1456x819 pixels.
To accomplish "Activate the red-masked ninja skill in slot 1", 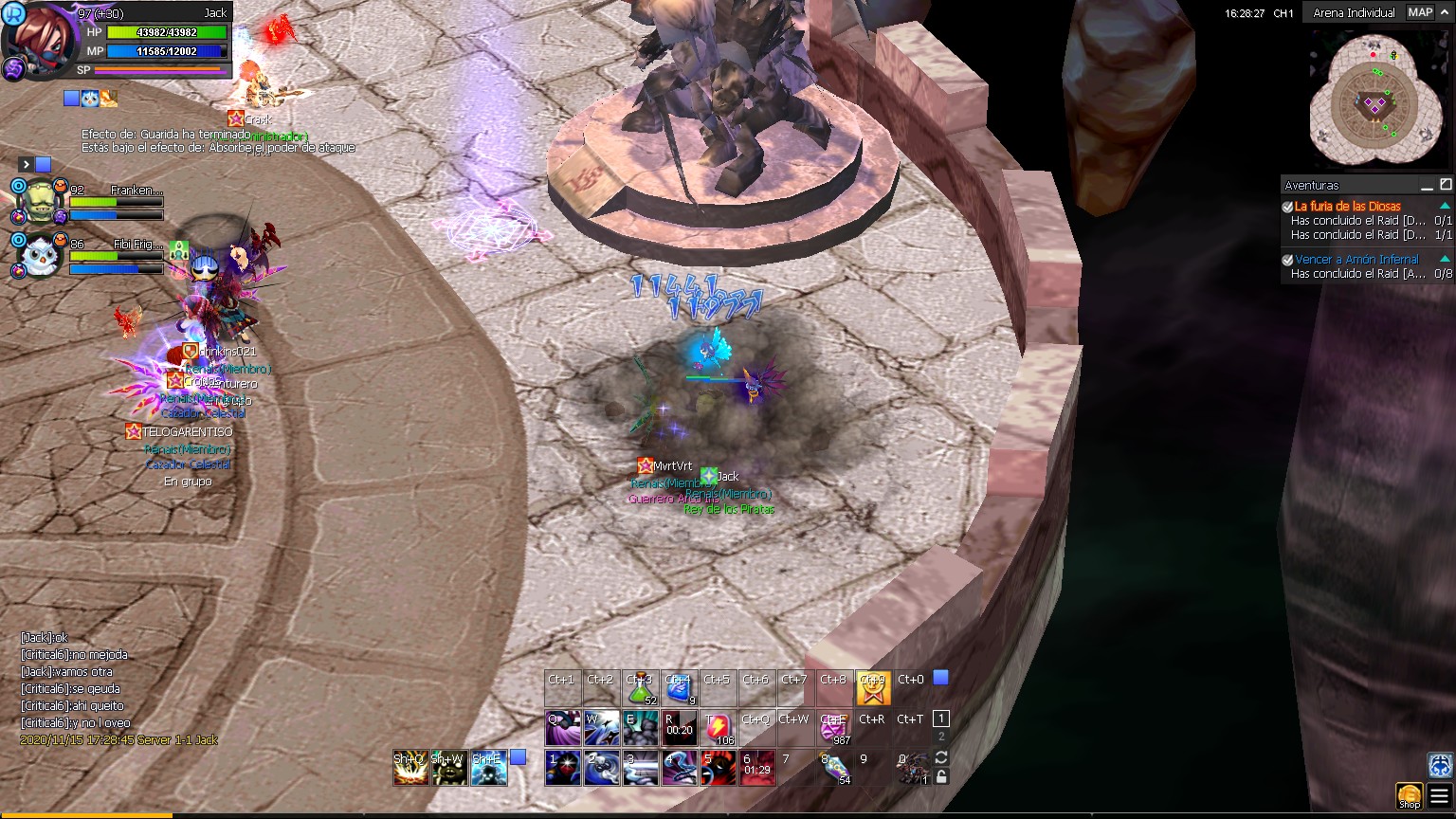I will pyautogui.click(x=562, y=768).
